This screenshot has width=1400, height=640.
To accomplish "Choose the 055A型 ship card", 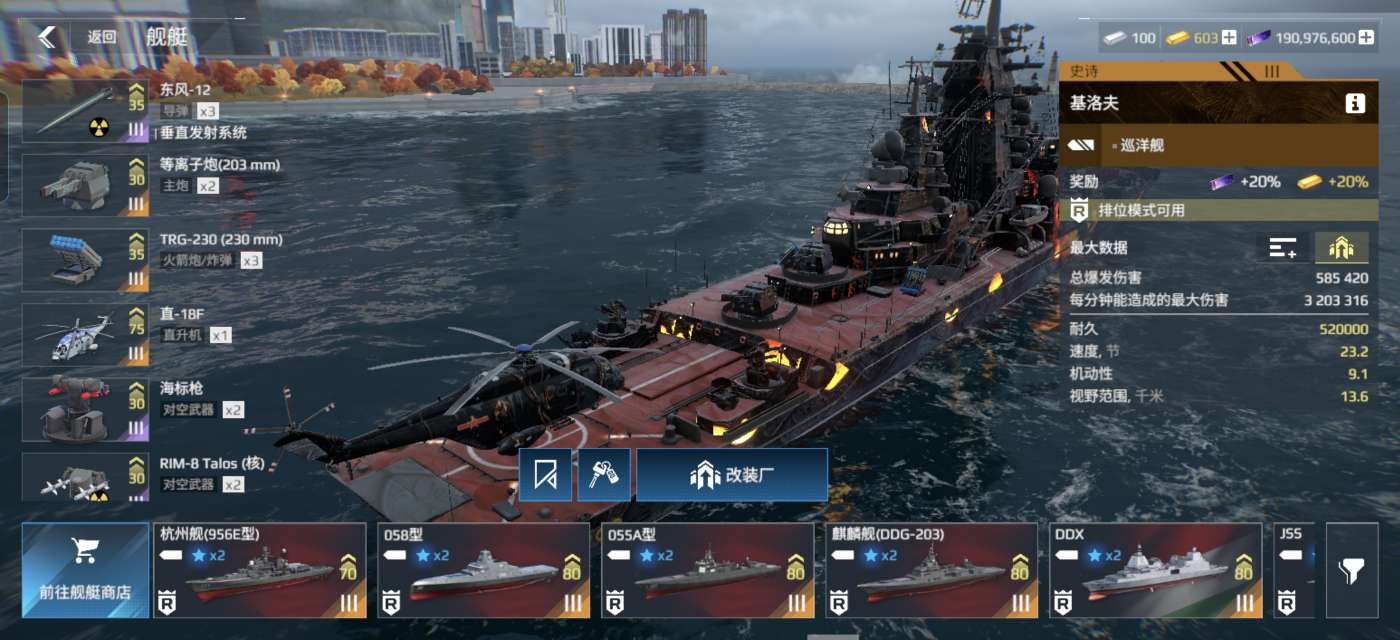I will 707,570.
